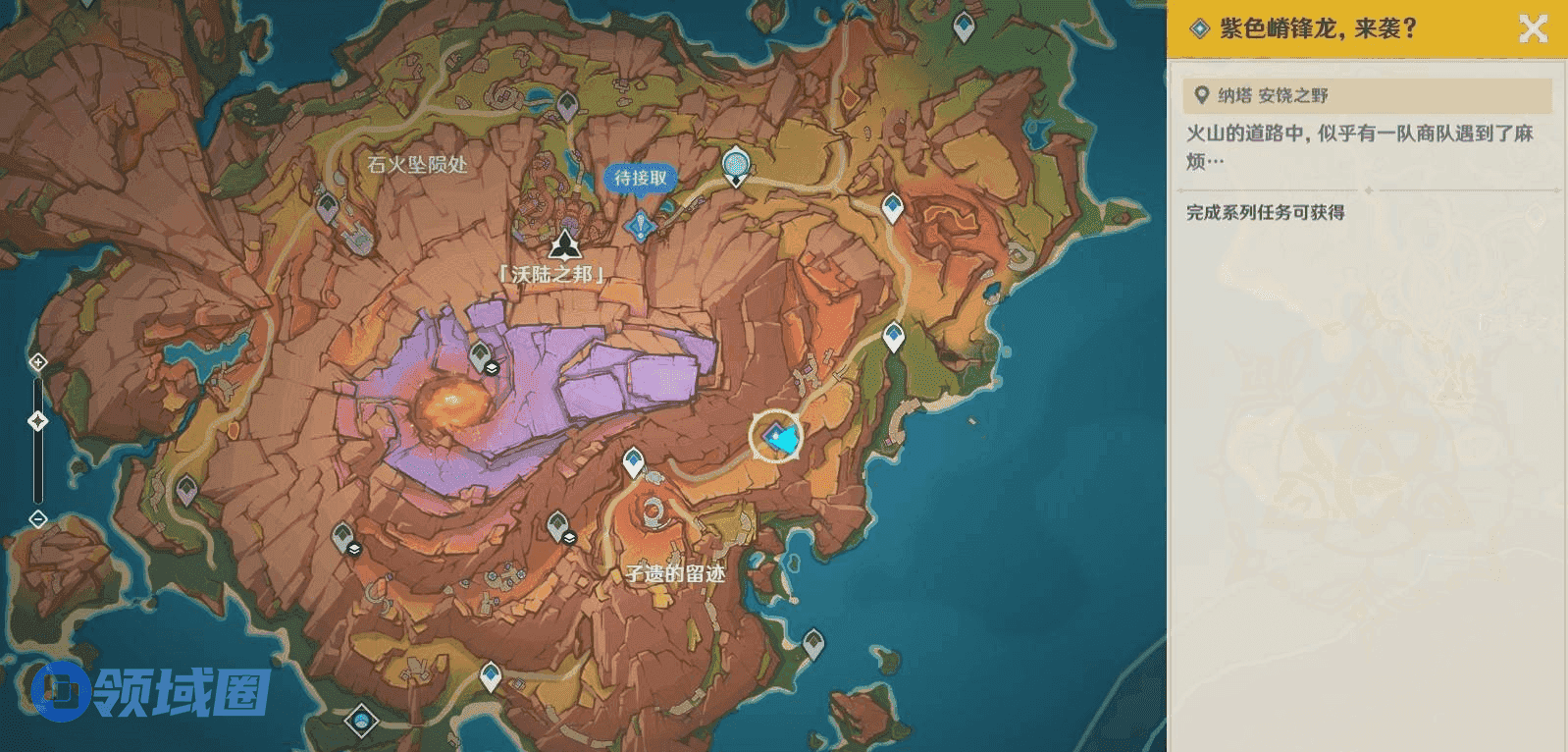Image resolution: width=1568 pixels, height=752 pixels.
Task: Select the round Statue of the Seven marker
Action: point(736,164)
